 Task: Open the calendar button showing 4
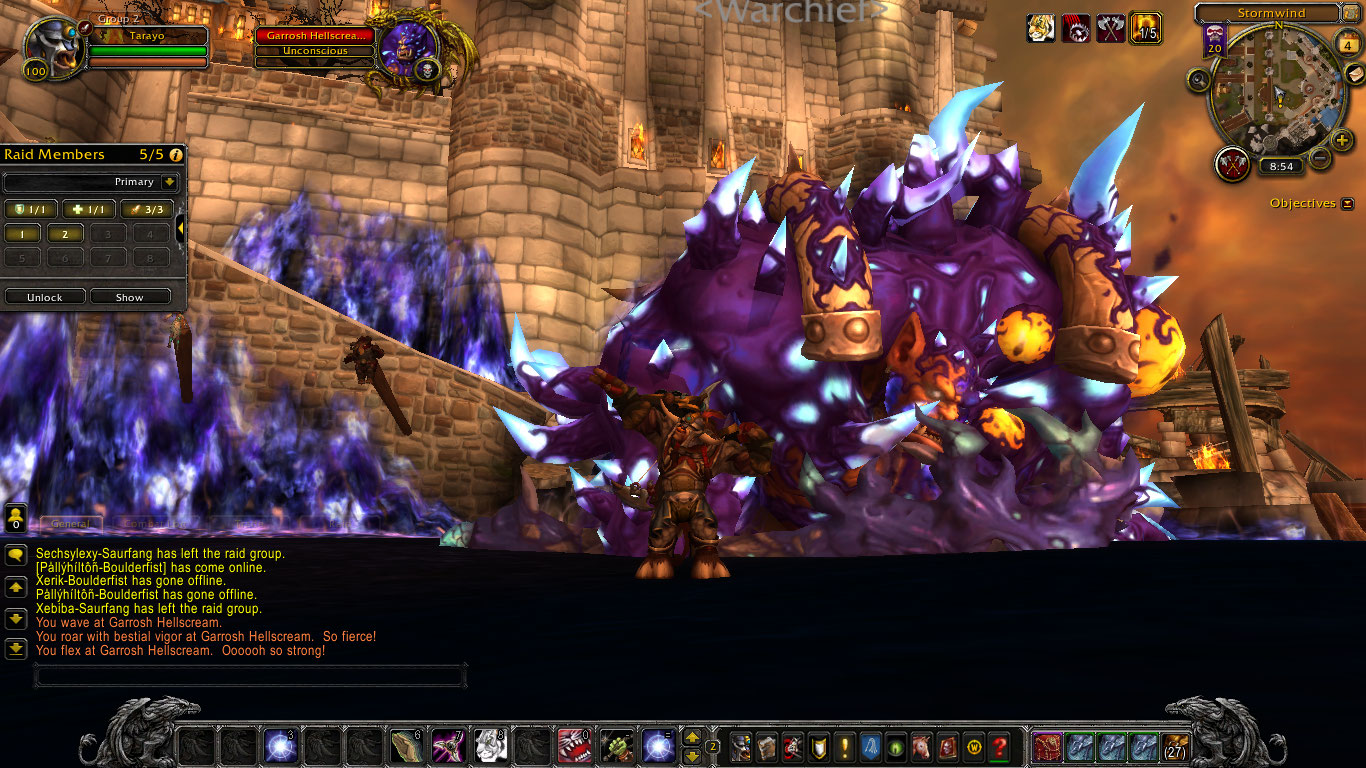click(1347, 45)
